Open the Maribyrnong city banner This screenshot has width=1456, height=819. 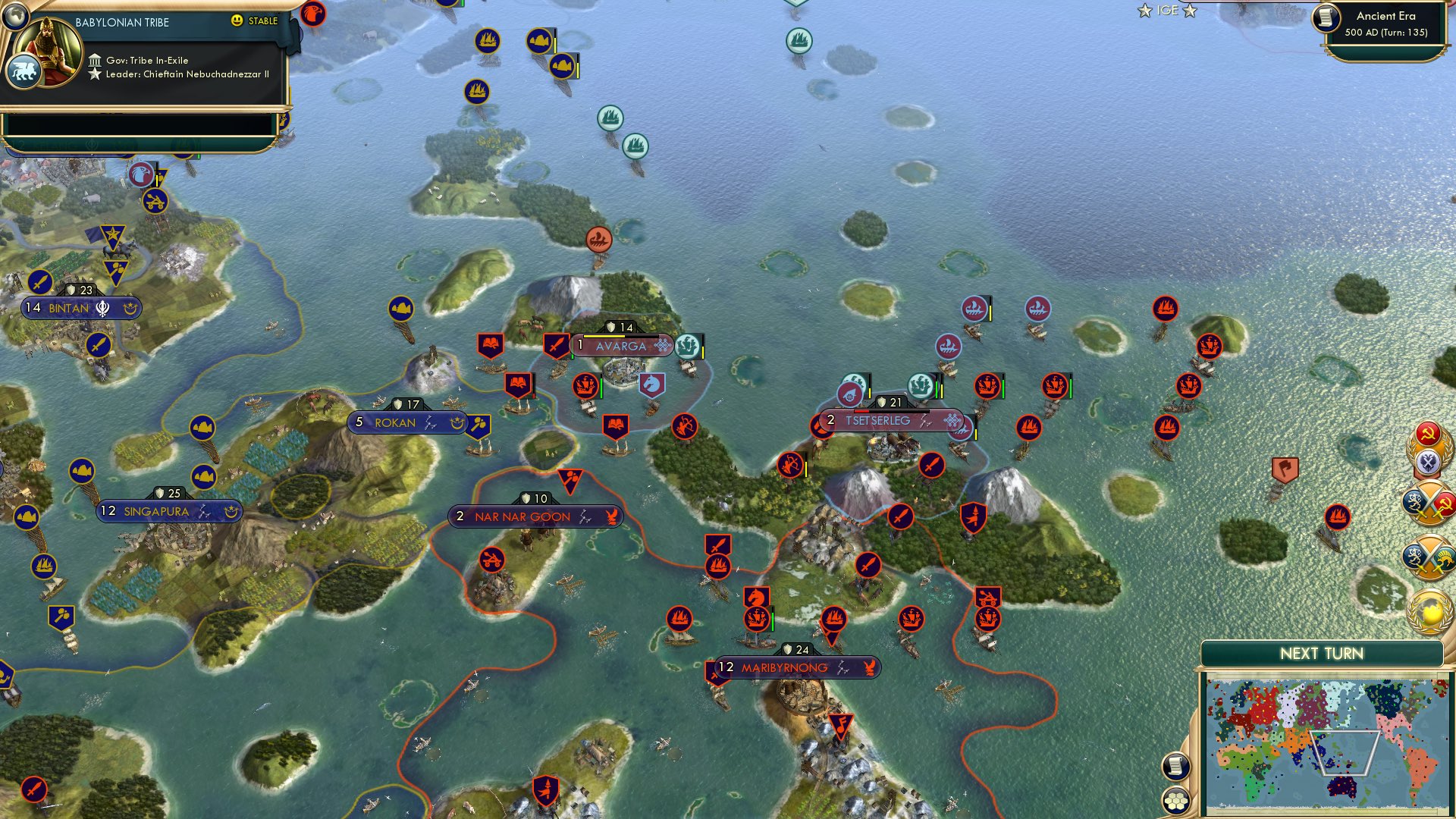click(x=785, y=668)
